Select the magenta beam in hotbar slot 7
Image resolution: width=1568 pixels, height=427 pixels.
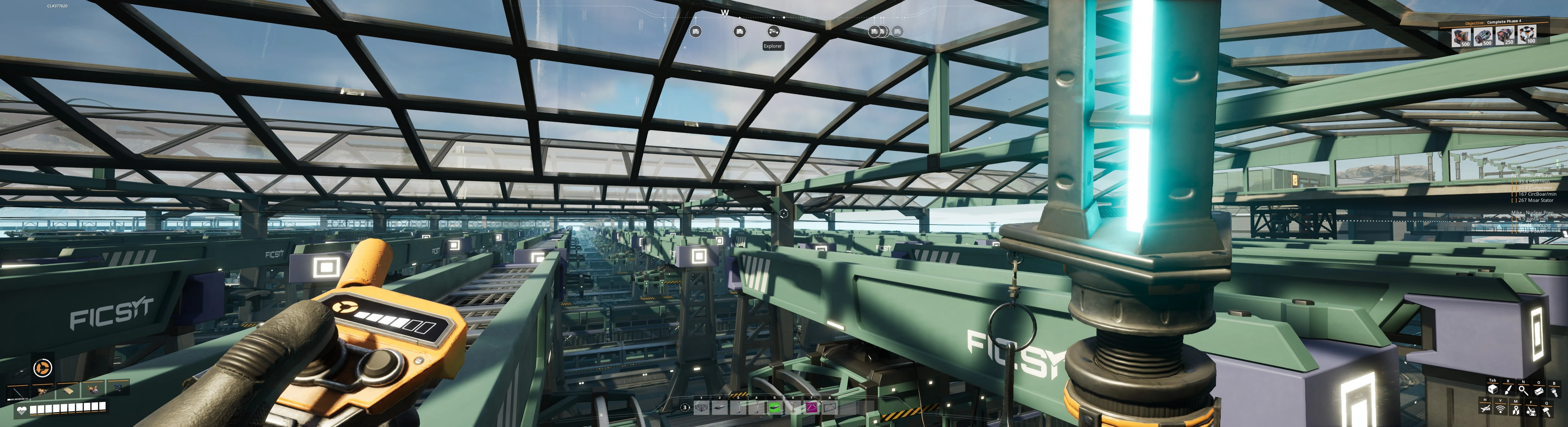812,408
